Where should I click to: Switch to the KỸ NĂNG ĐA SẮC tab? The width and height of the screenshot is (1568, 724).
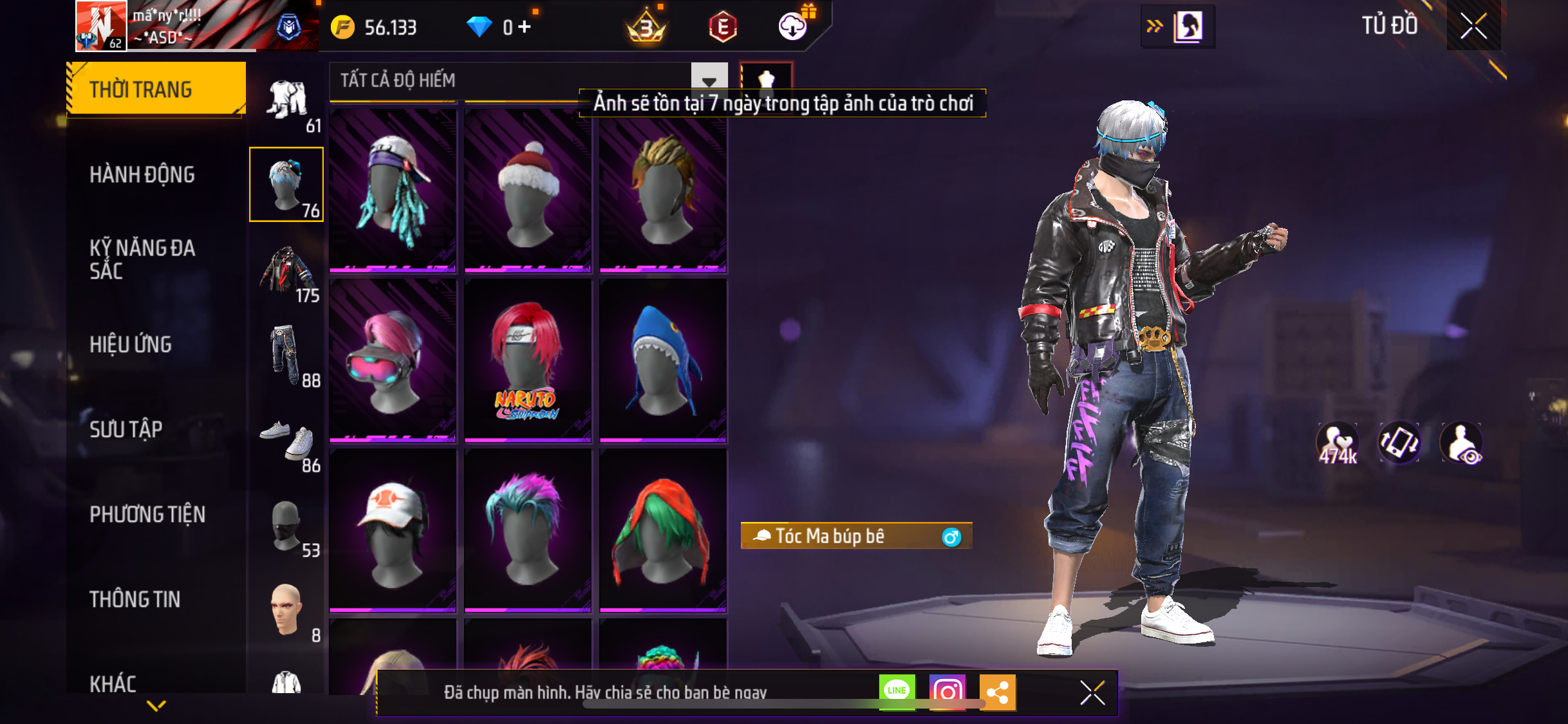142,259
